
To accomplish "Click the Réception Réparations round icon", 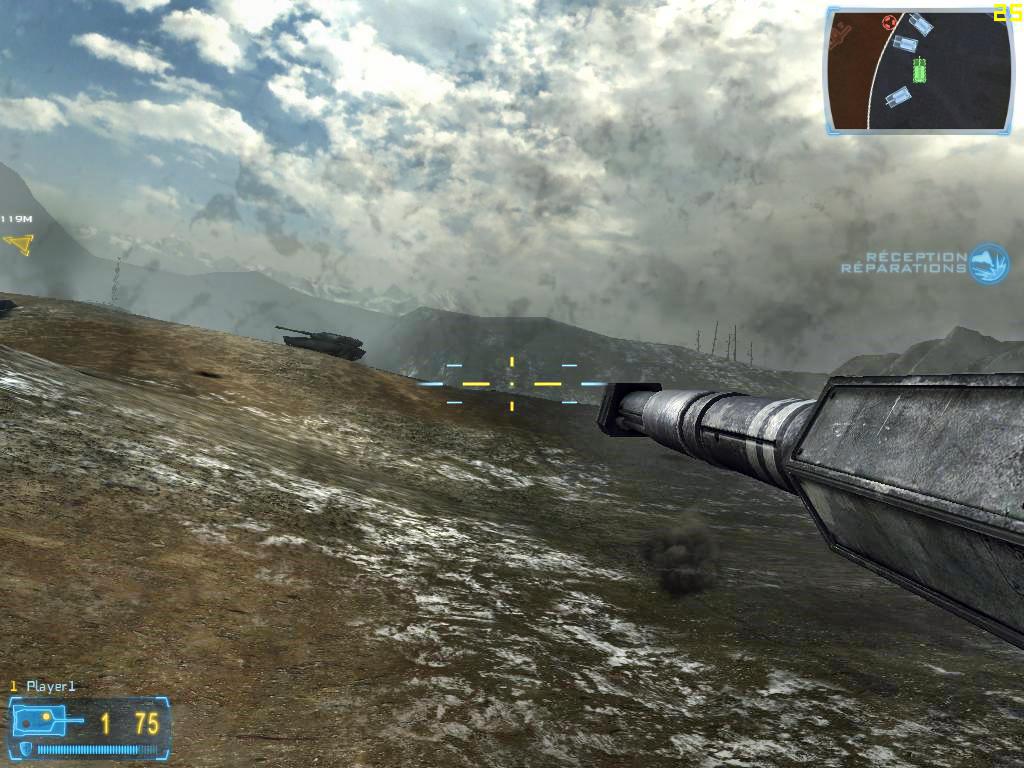I will (989, 263).
